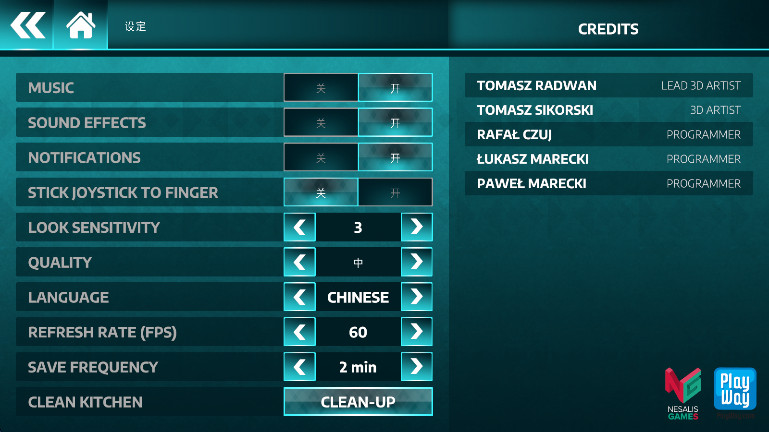Go back with the double-arrow button
Screen dimensions: 769x432
(27, 24)
